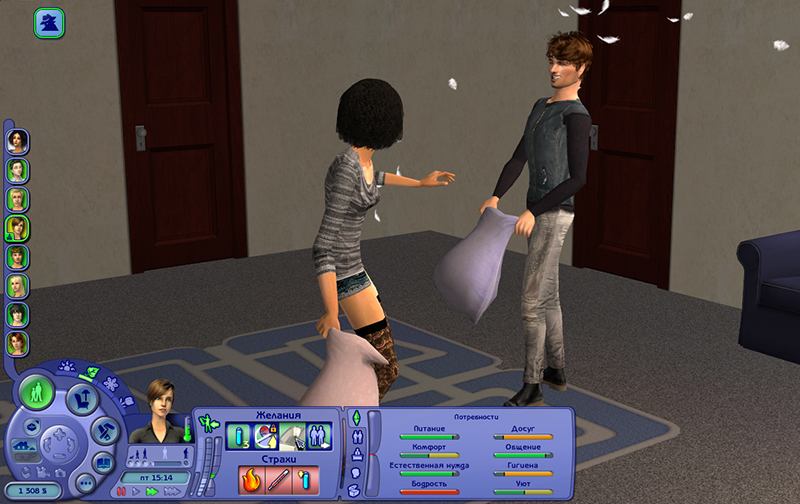800x504 pixels.
Task: Click the blue crown icon at top
Action: click(49, 23)
